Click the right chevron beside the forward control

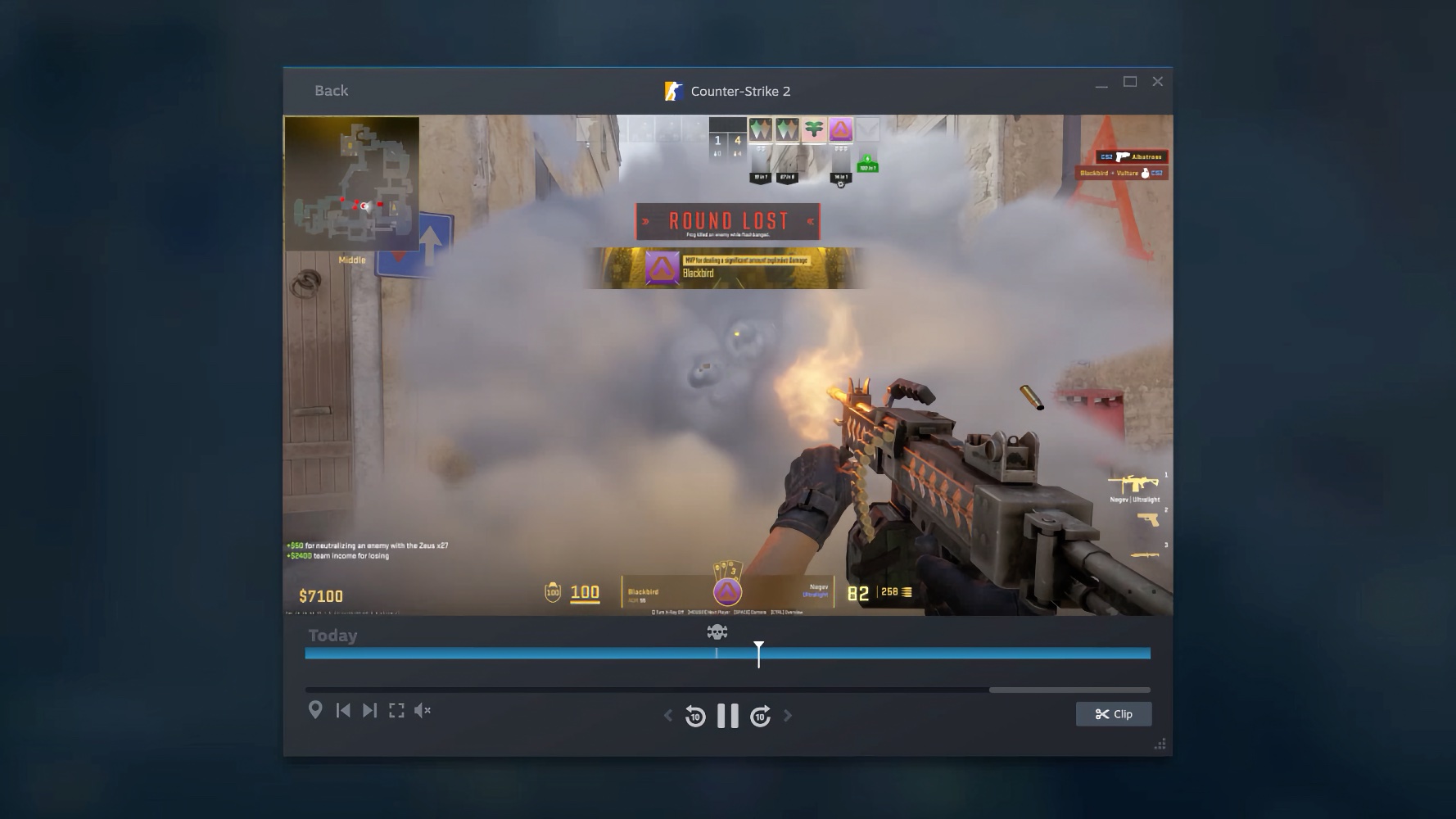point(788,715)
